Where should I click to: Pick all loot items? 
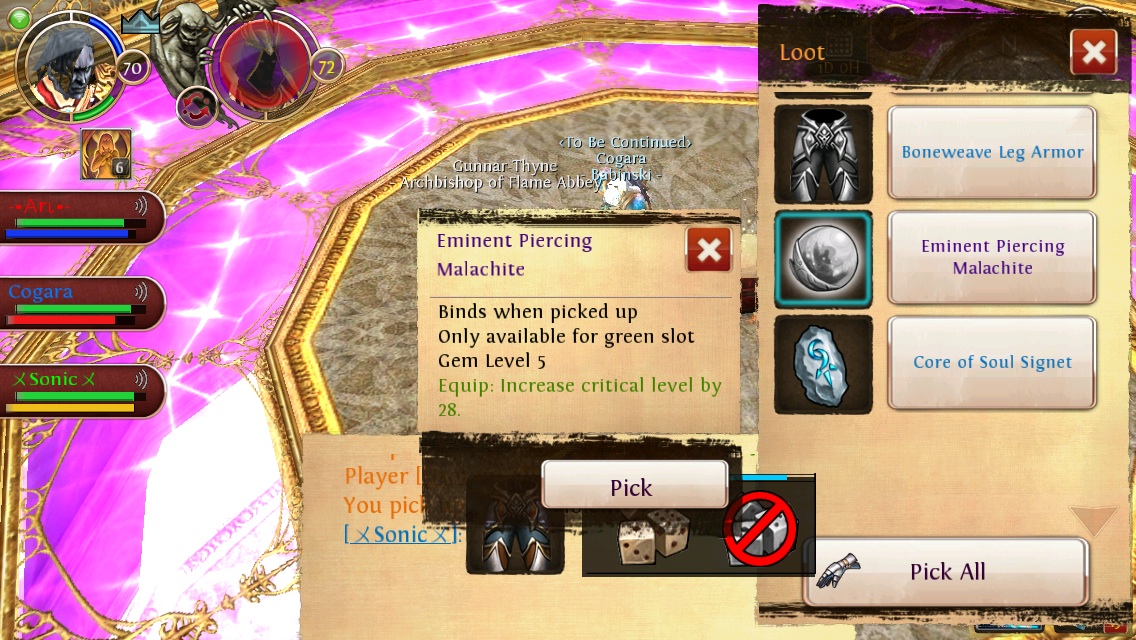(946, 572)
